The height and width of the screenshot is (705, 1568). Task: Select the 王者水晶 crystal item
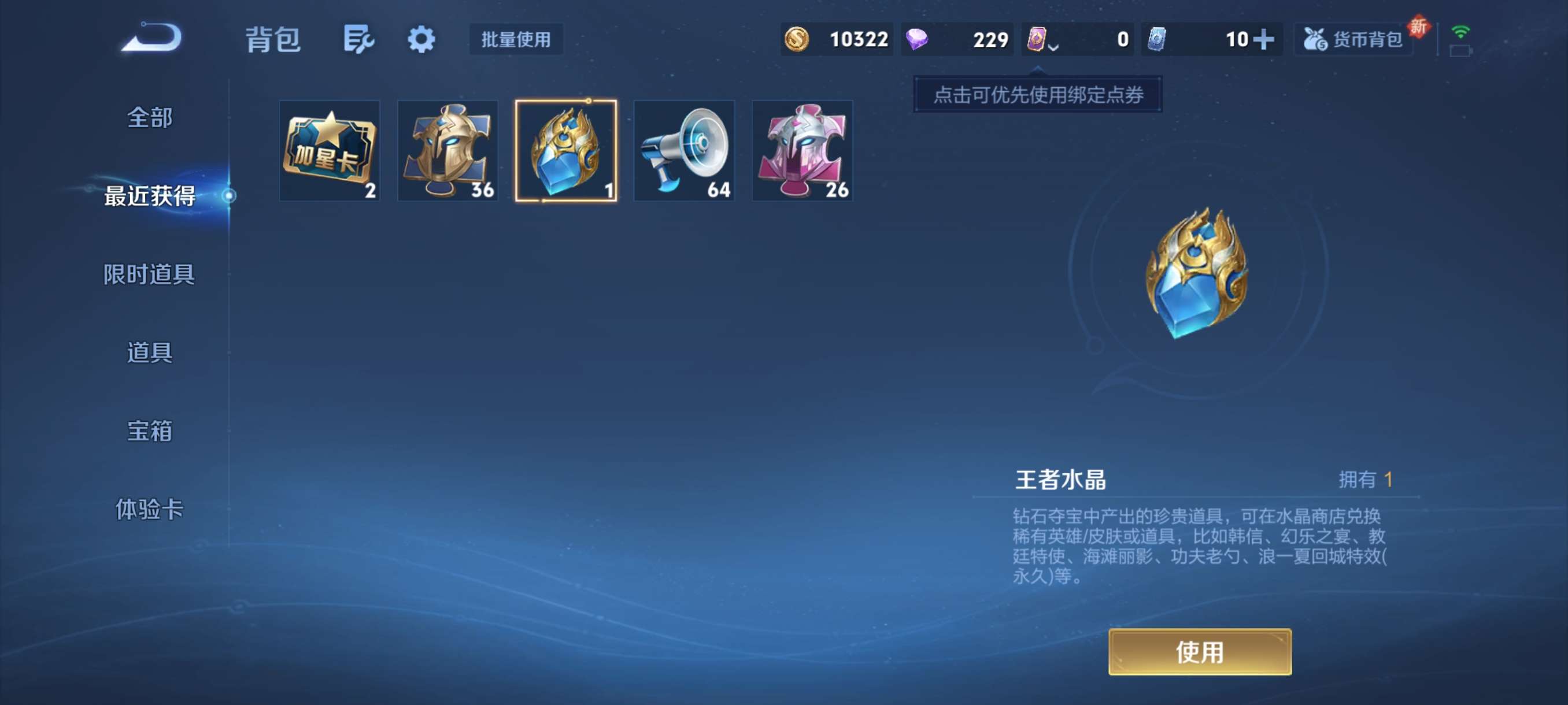pos(565,150)
